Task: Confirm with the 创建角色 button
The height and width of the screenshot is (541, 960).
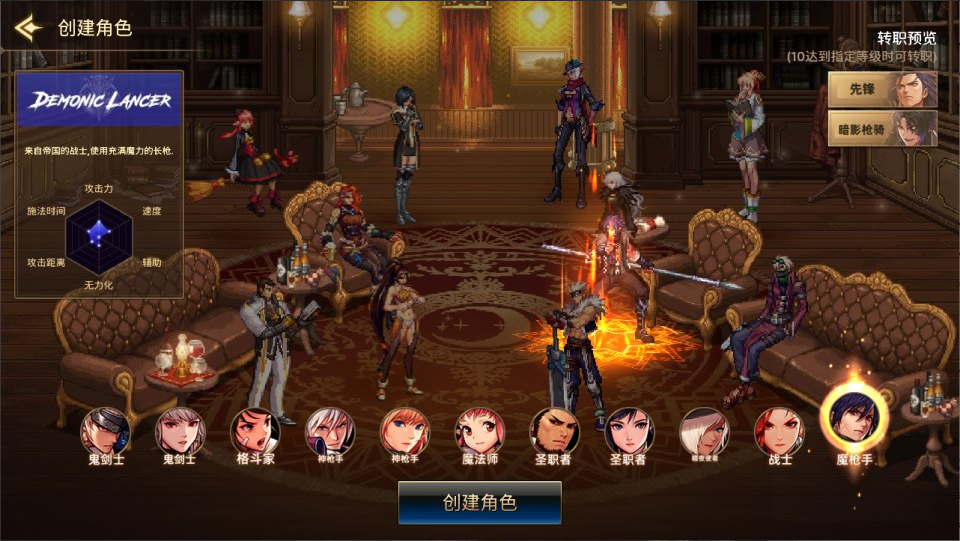Action: [479, 502]
